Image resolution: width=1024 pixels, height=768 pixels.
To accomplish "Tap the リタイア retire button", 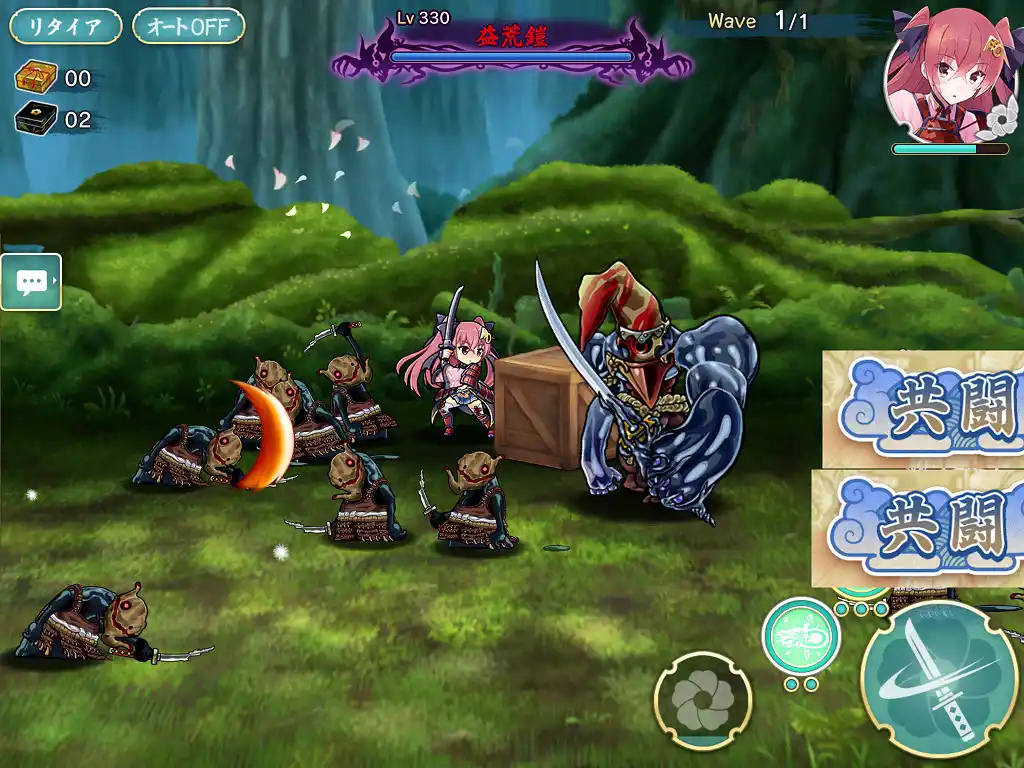I will (x=65, y=27).
